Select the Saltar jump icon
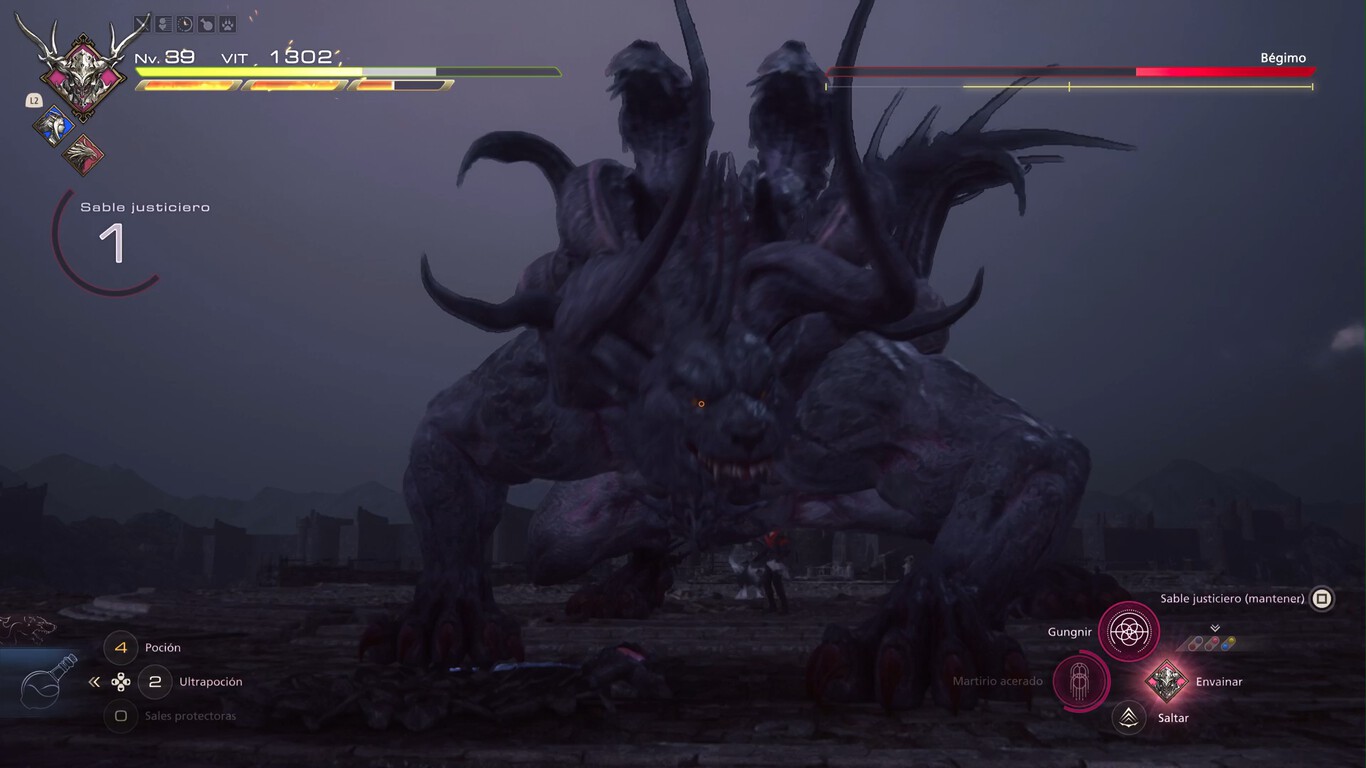 tap(1128, 717)
